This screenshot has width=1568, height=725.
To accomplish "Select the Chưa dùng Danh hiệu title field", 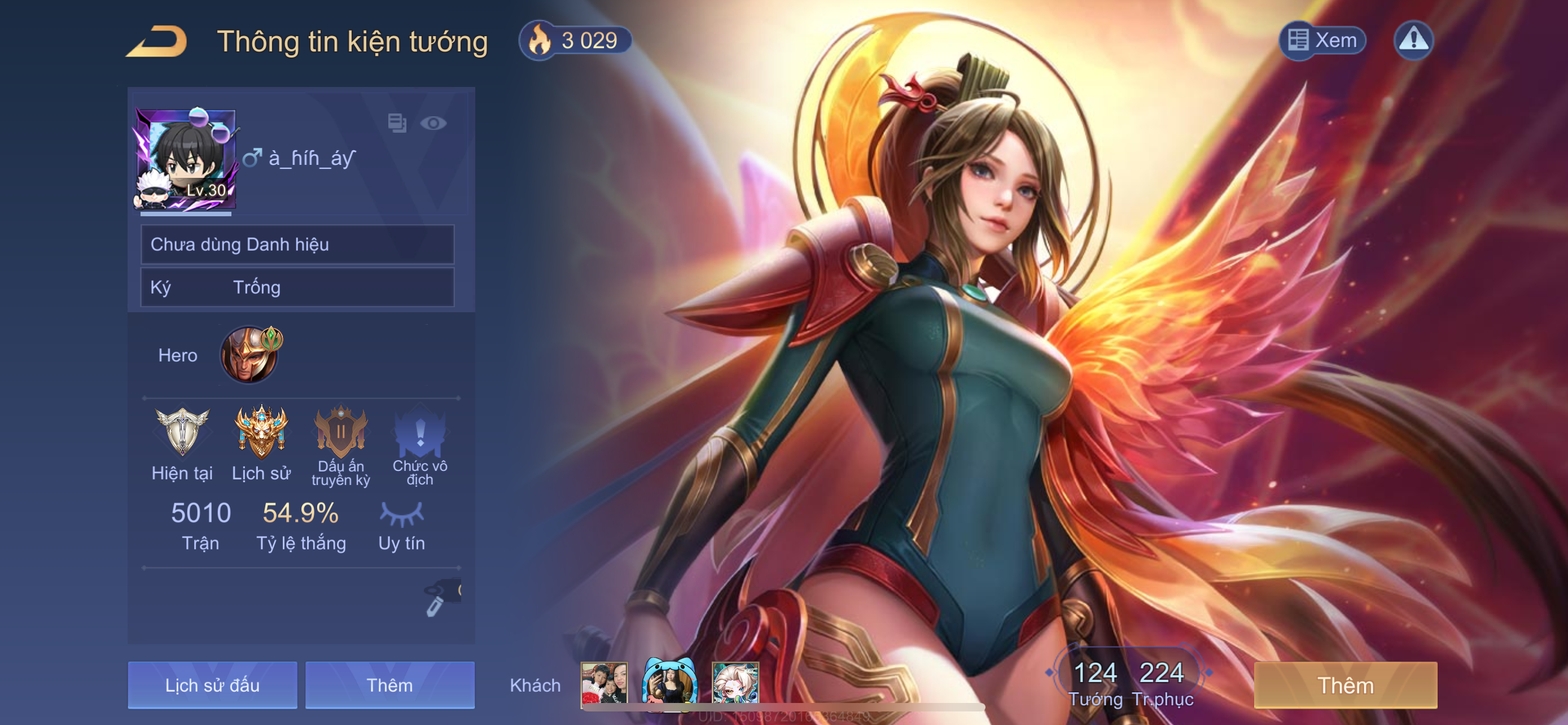I will (297, 244).
